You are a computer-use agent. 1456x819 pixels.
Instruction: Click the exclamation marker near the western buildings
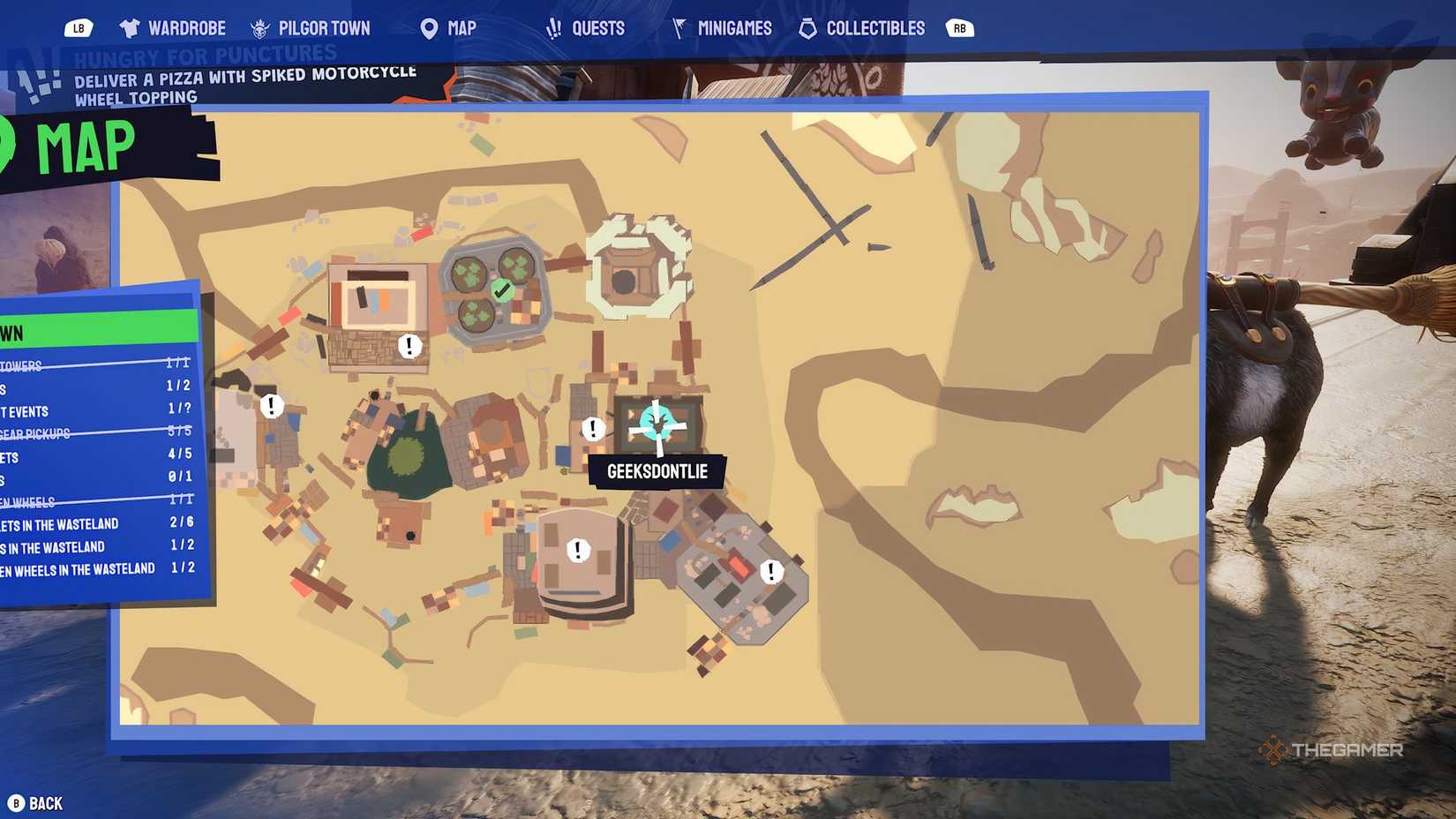270,406
